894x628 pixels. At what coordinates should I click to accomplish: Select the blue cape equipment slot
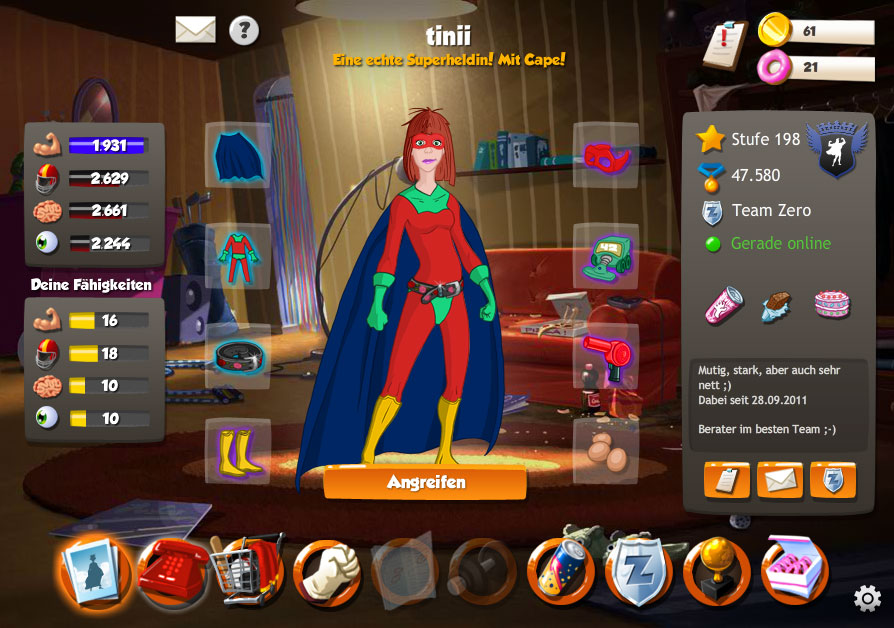click(x=238, y=155)
